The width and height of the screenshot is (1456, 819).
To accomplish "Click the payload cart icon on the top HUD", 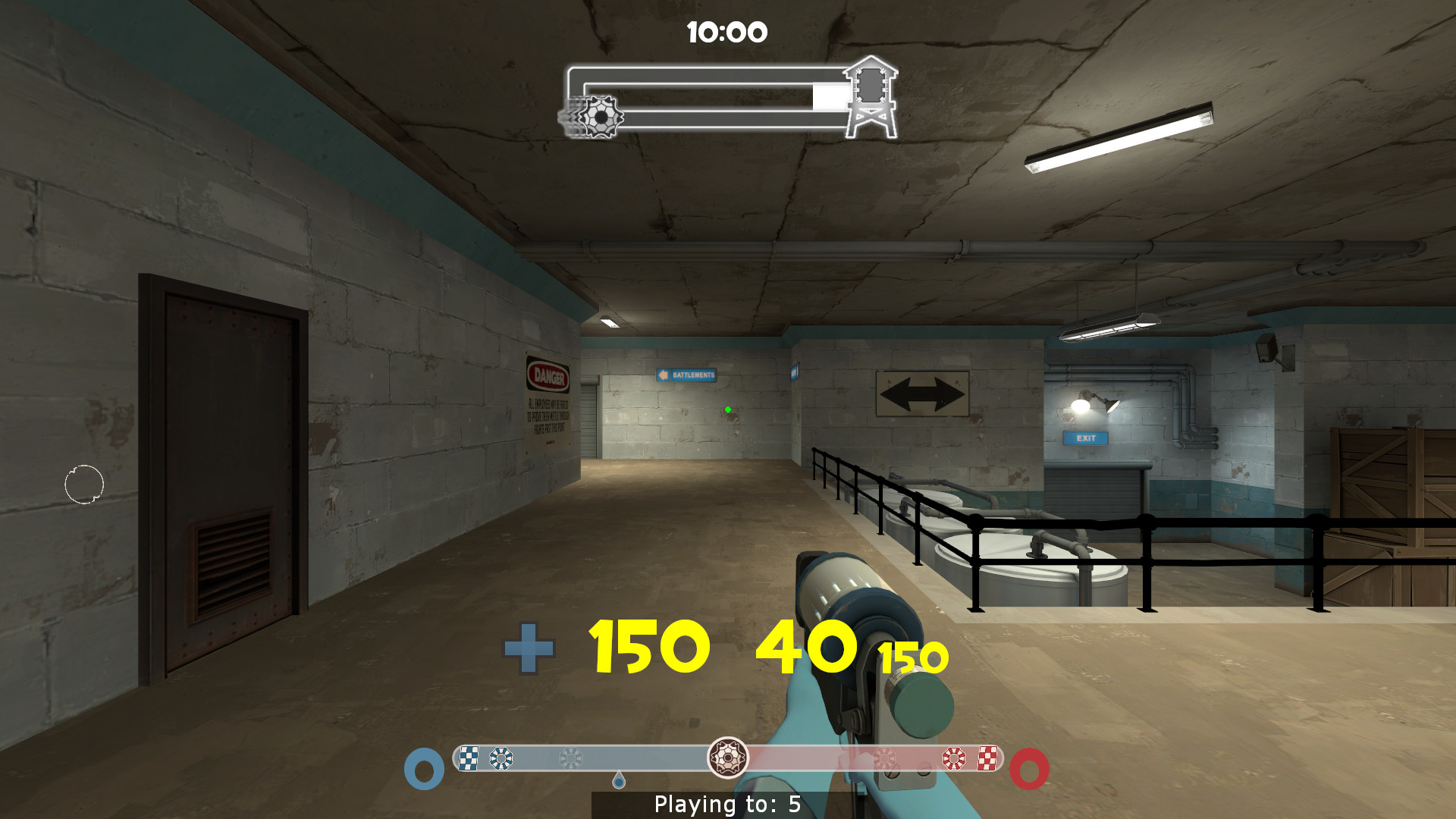I will pos(601,115).
